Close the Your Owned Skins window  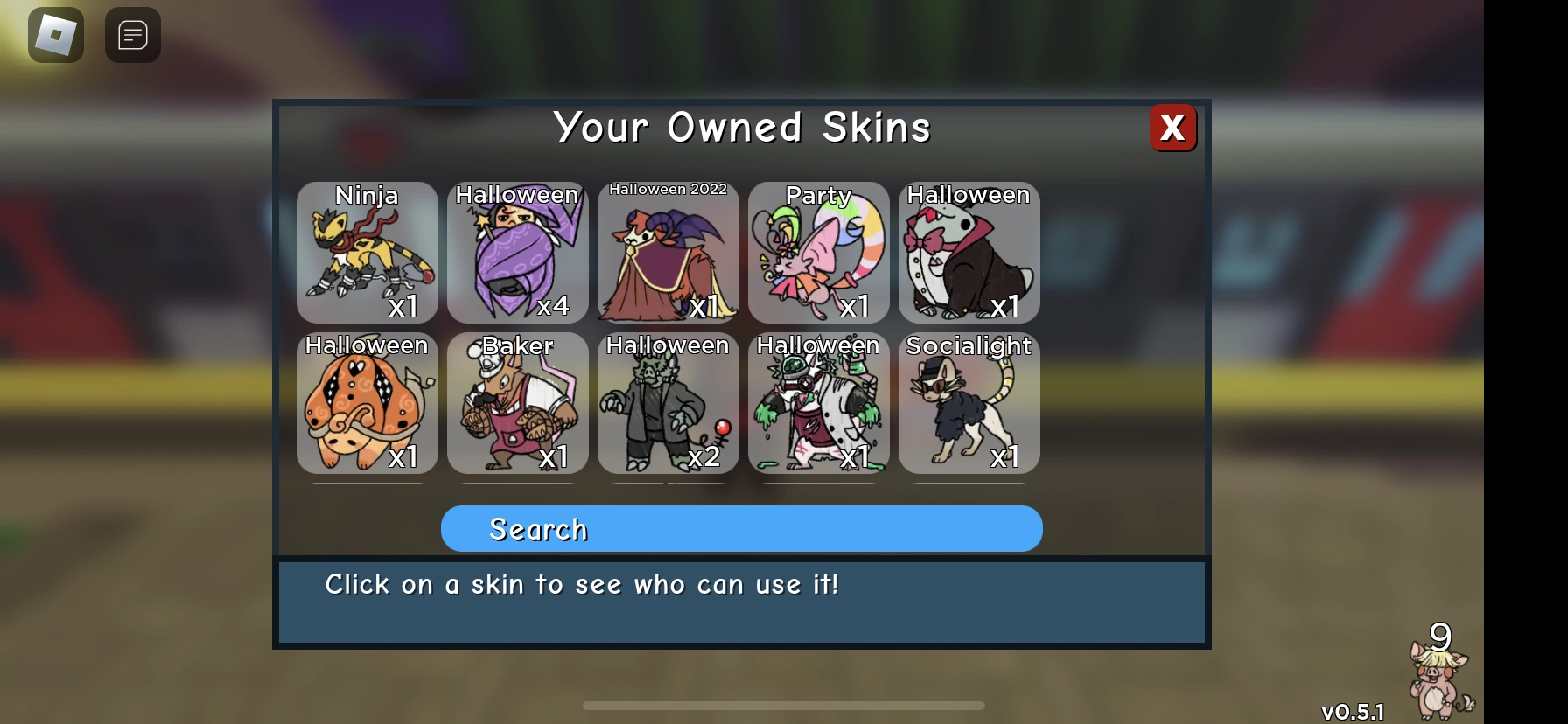1172,128
